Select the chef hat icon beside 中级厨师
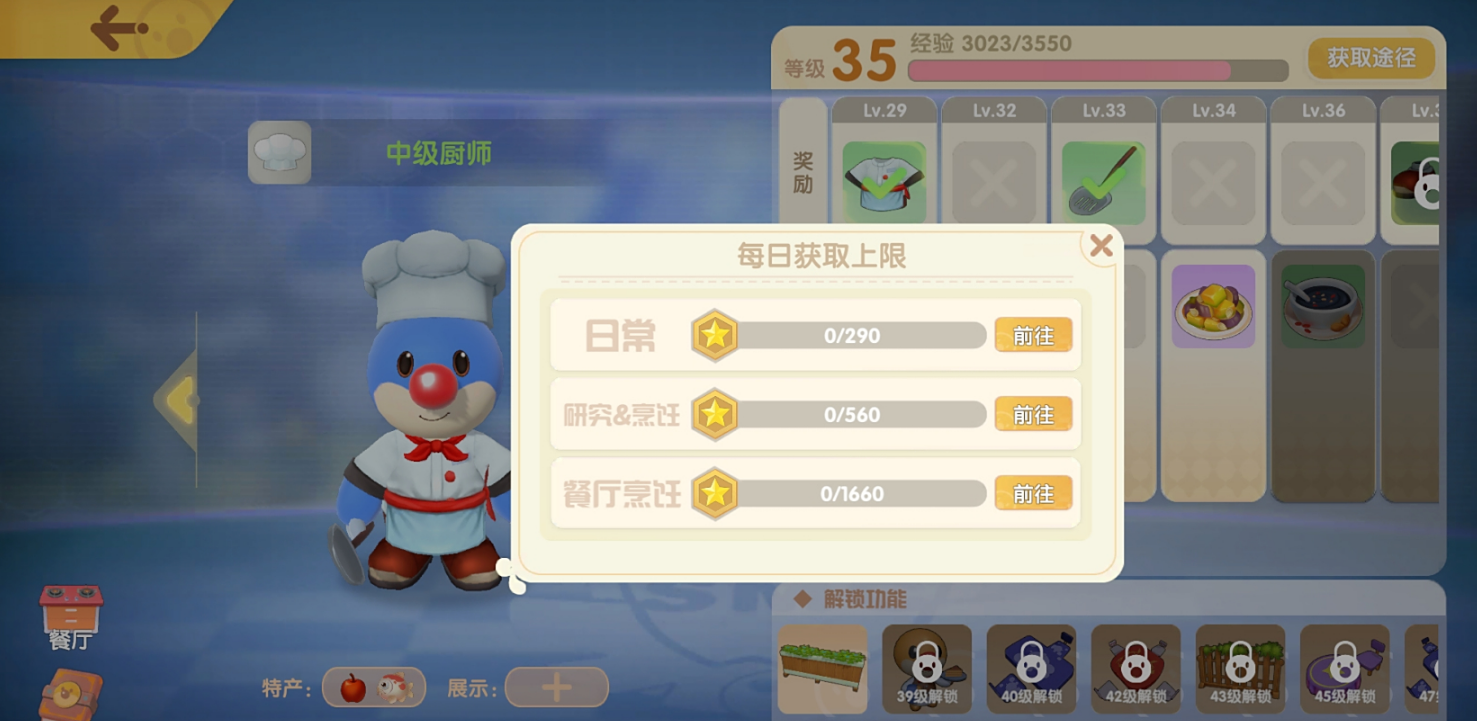The image size is (1477, 721). 279,151
